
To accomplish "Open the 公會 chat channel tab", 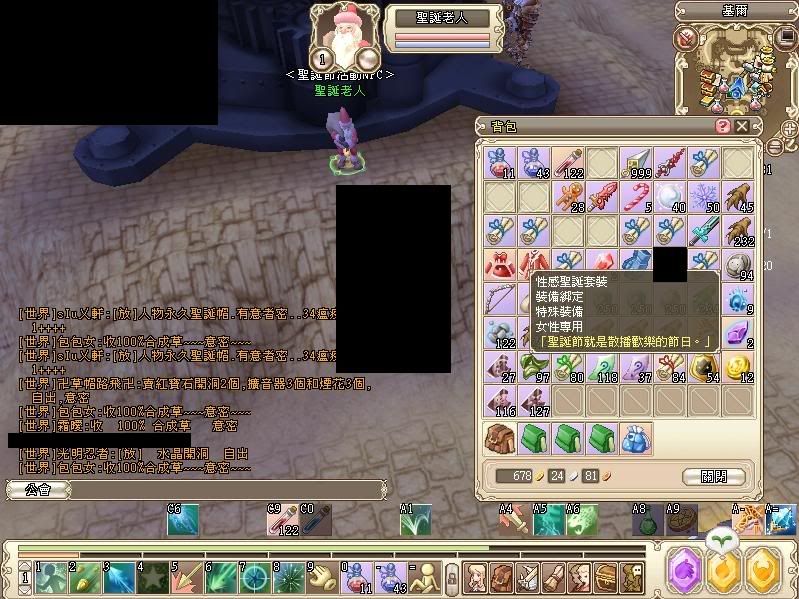I will [36, 490].
